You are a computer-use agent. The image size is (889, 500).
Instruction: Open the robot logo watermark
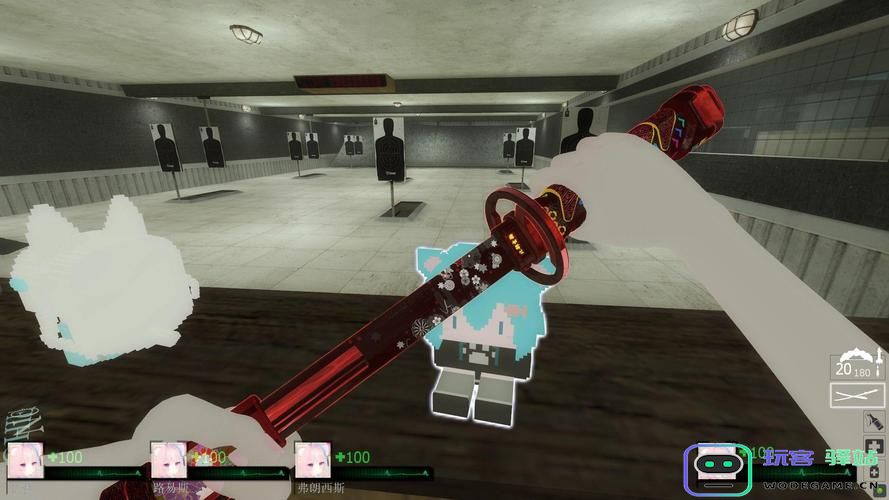point(716,469)
